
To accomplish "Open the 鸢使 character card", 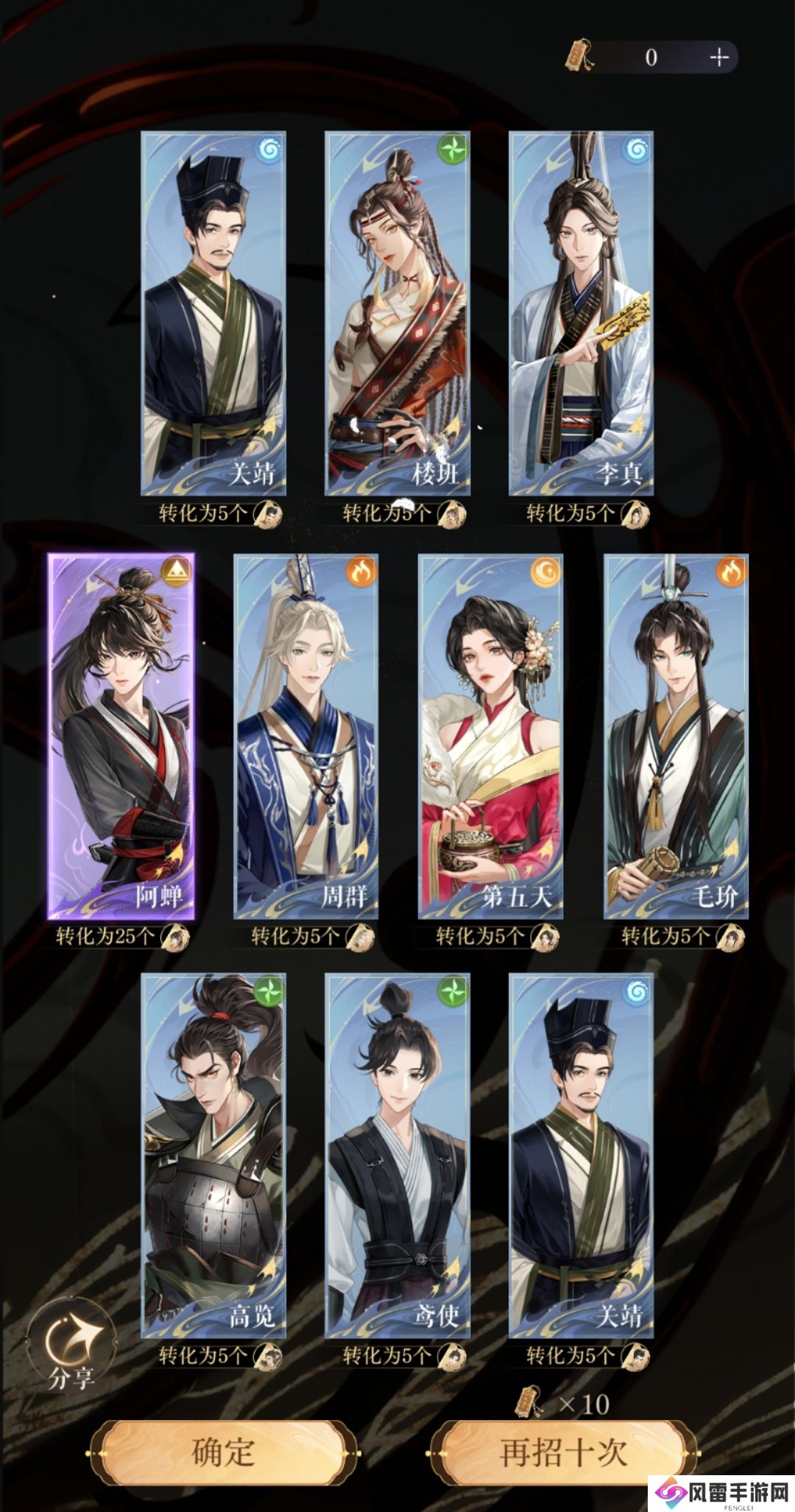I will pos(397,1156).
